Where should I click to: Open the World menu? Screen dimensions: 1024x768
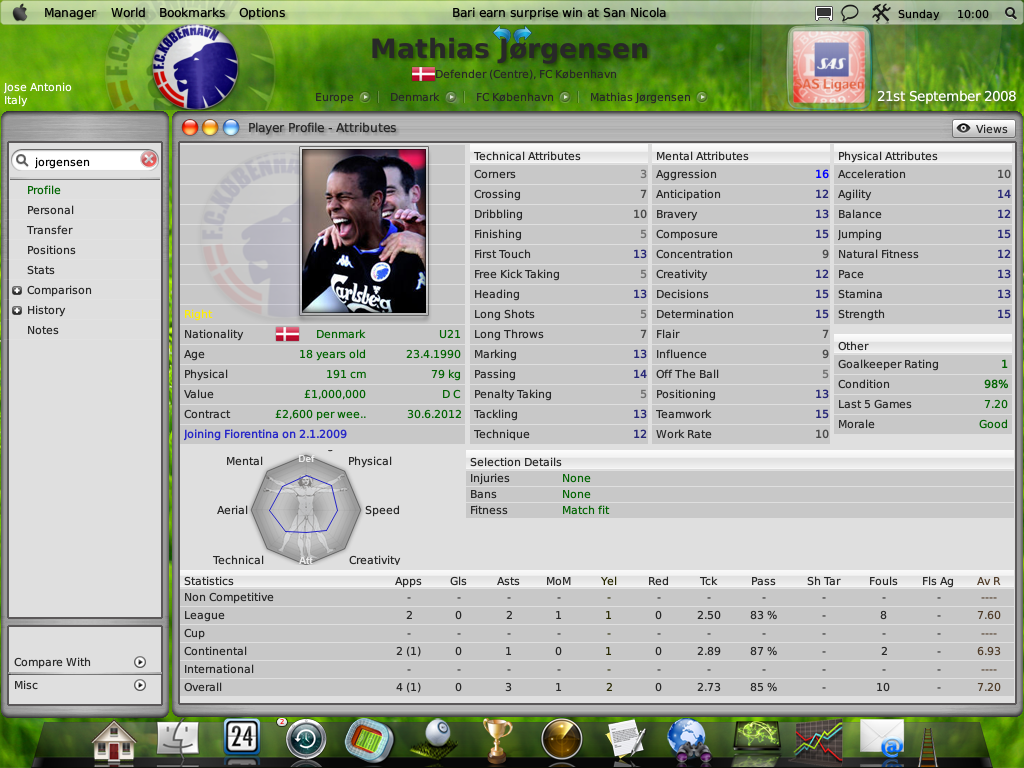(x=128, y=13)
